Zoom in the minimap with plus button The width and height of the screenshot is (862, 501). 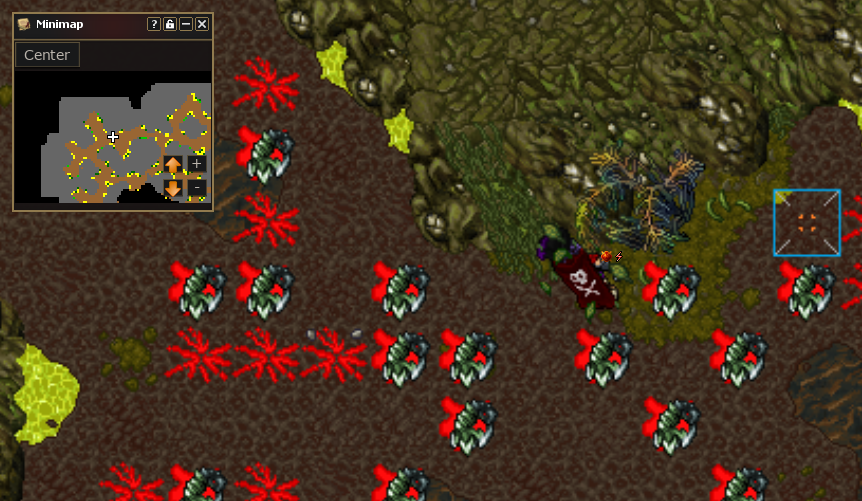pyautogui.click(x=196, y=163)
